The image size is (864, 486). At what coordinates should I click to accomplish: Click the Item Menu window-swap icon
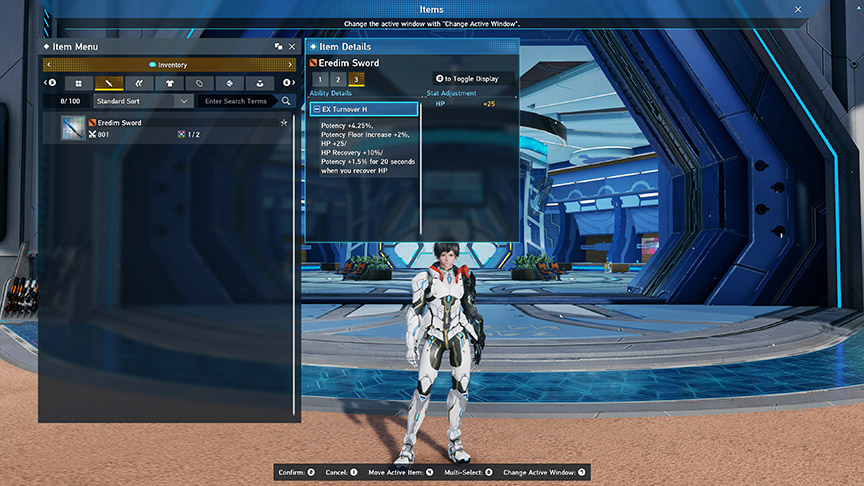[x=278, y=47]
